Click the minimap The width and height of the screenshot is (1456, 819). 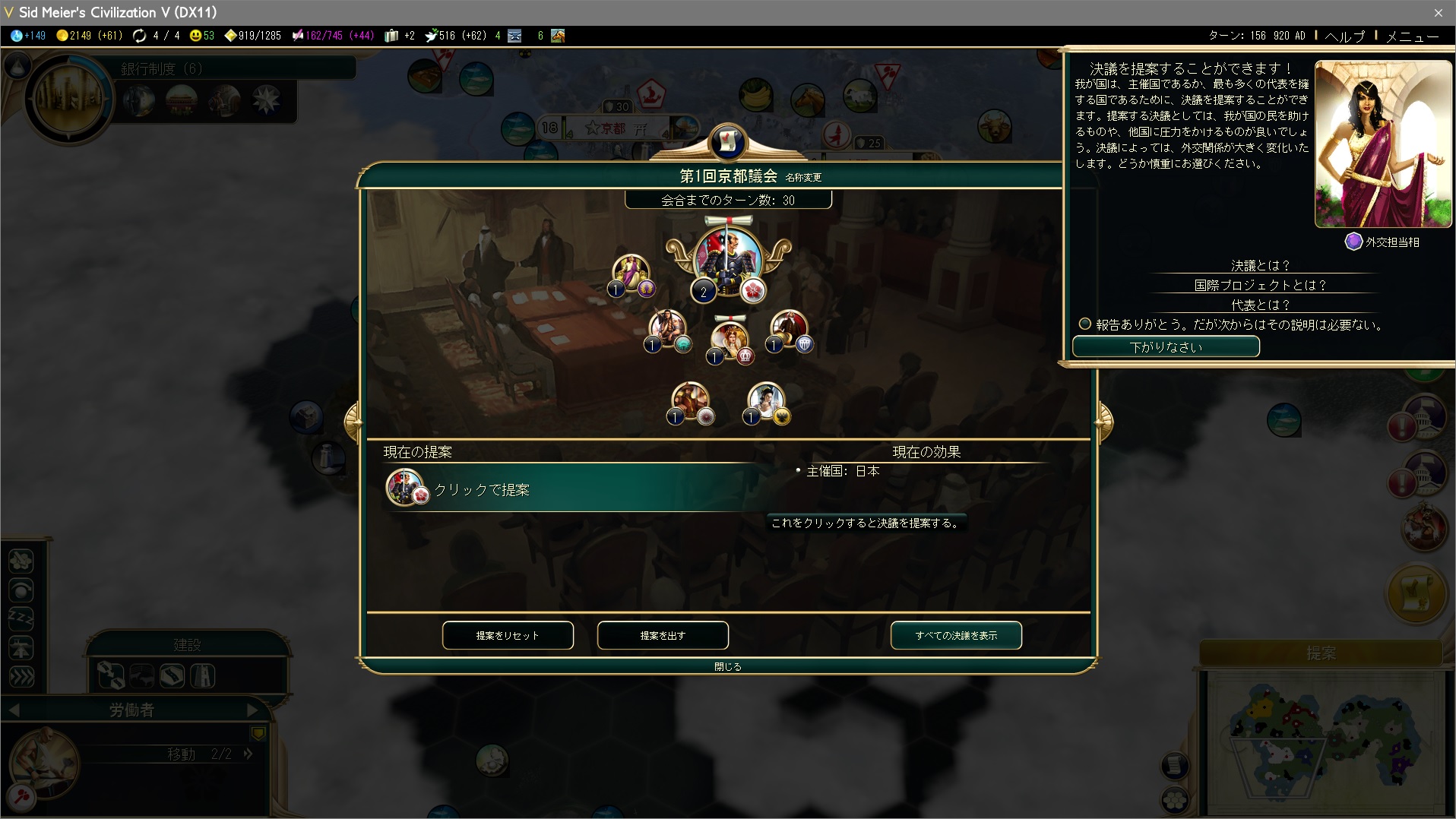pyautogui.click(x=1322, y=741)
